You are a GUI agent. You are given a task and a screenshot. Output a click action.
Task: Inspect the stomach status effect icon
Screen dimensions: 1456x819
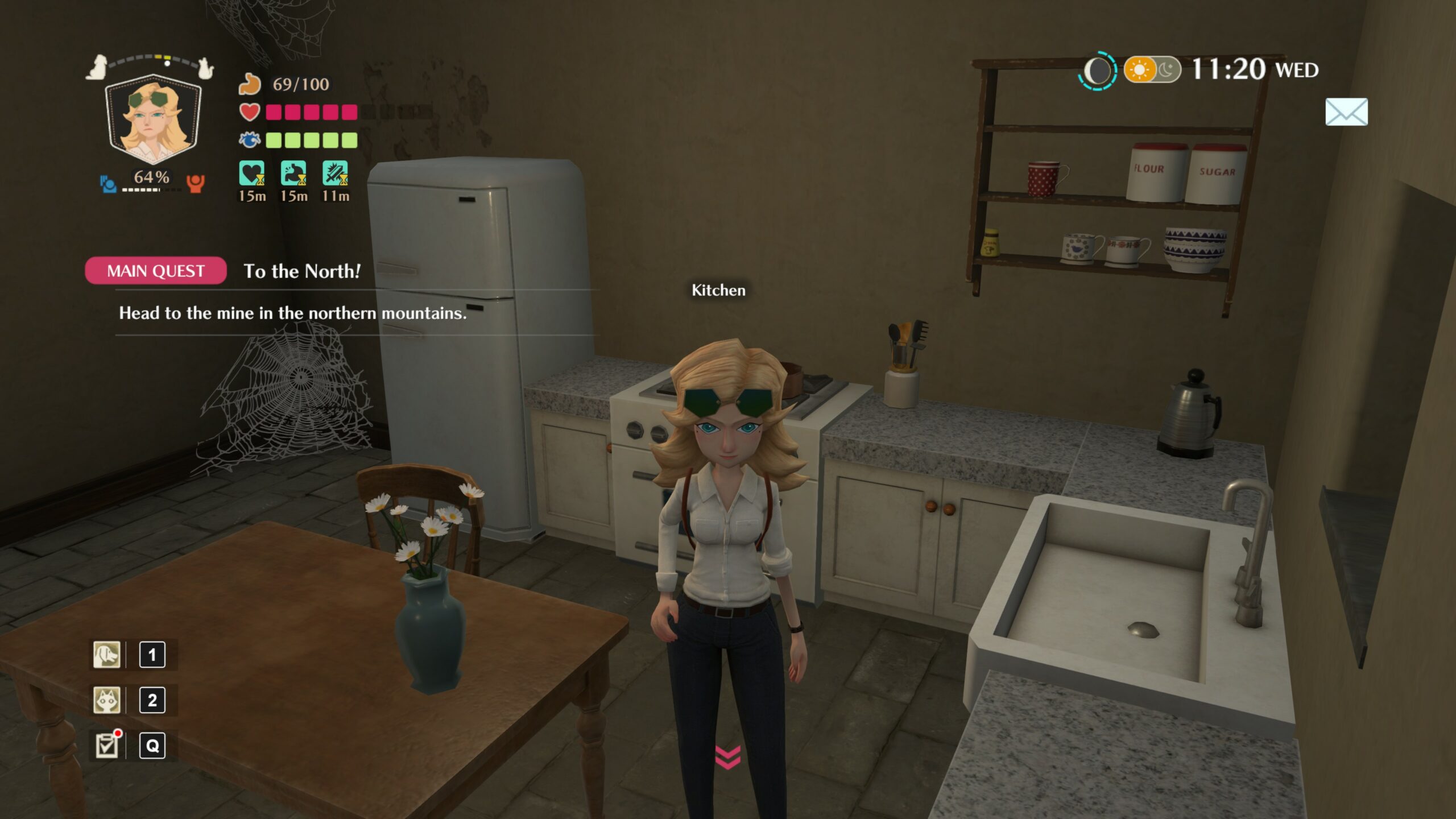(x=293, y=173)
